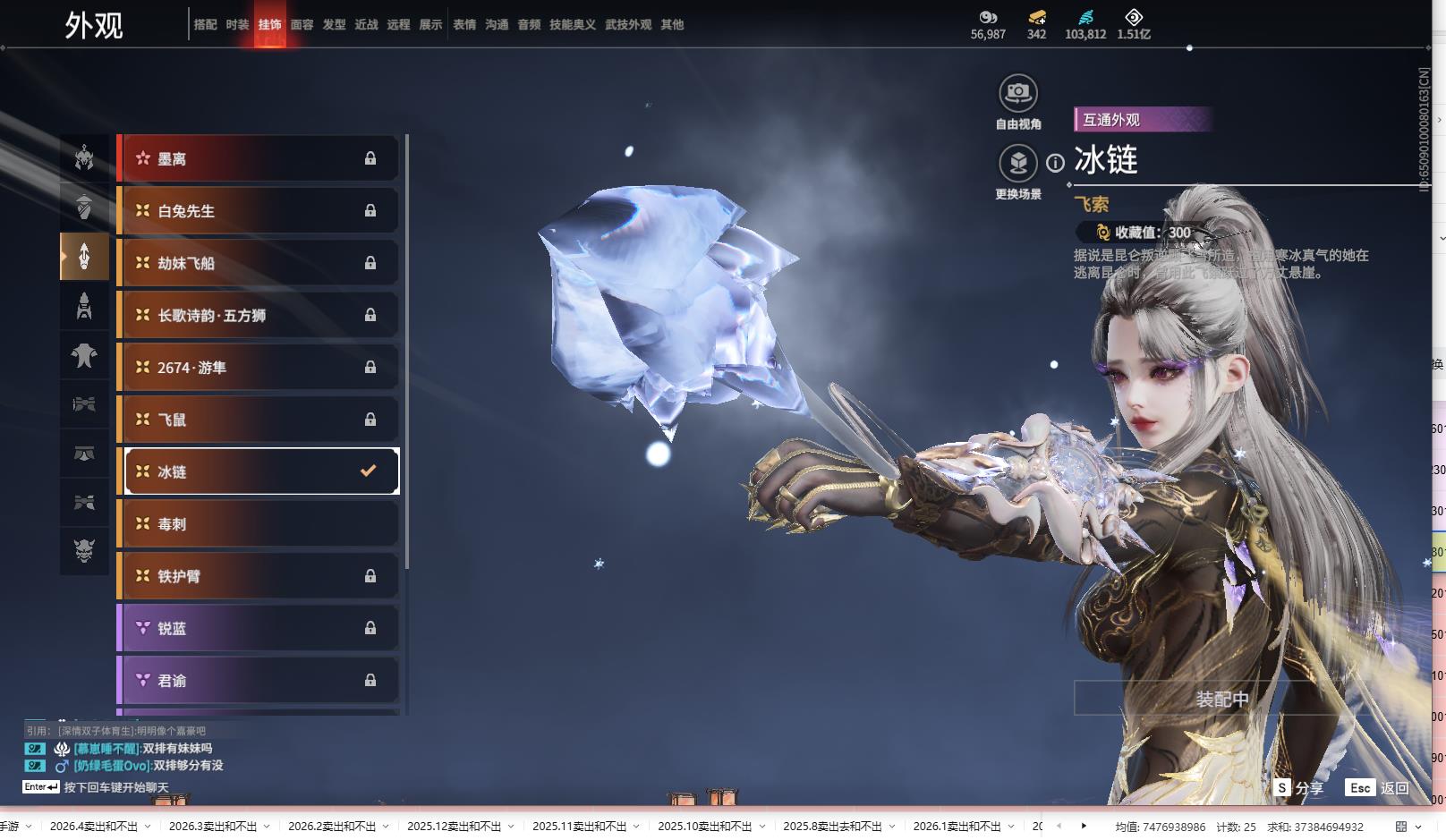Viewport: 1446px width, 840px height.
Task: Click the 更换场景 scene change button
Action: 1017,164
